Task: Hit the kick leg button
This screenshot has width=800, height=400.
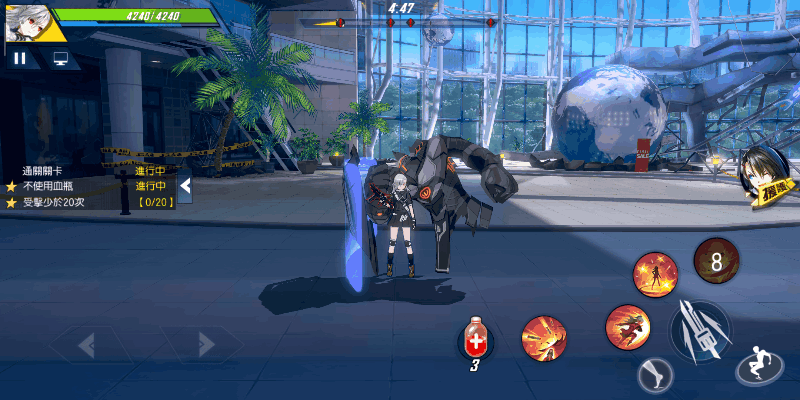Action: tap(655, 376)
